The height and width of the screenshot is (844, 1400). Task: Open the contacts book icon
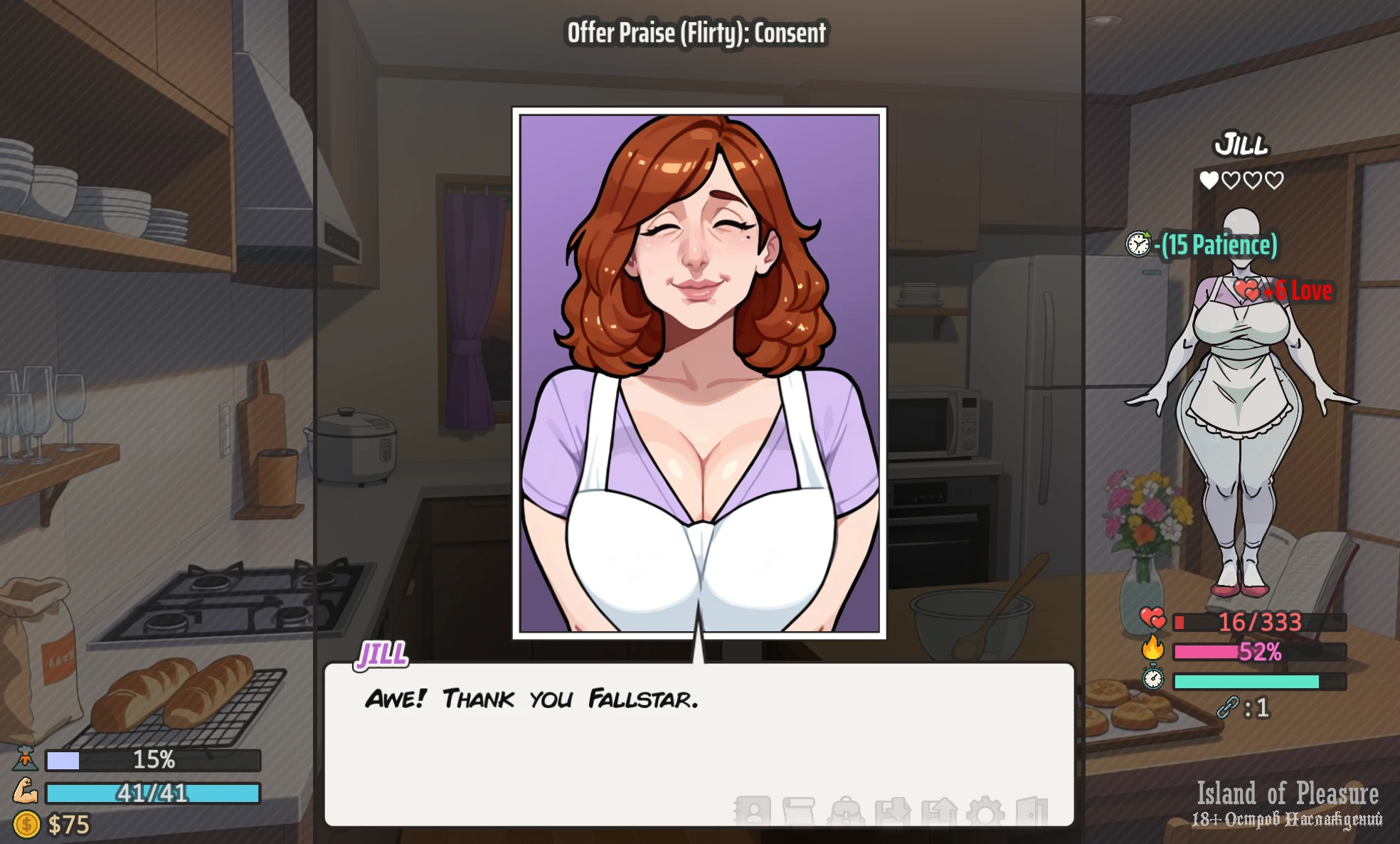pos(753,811)
